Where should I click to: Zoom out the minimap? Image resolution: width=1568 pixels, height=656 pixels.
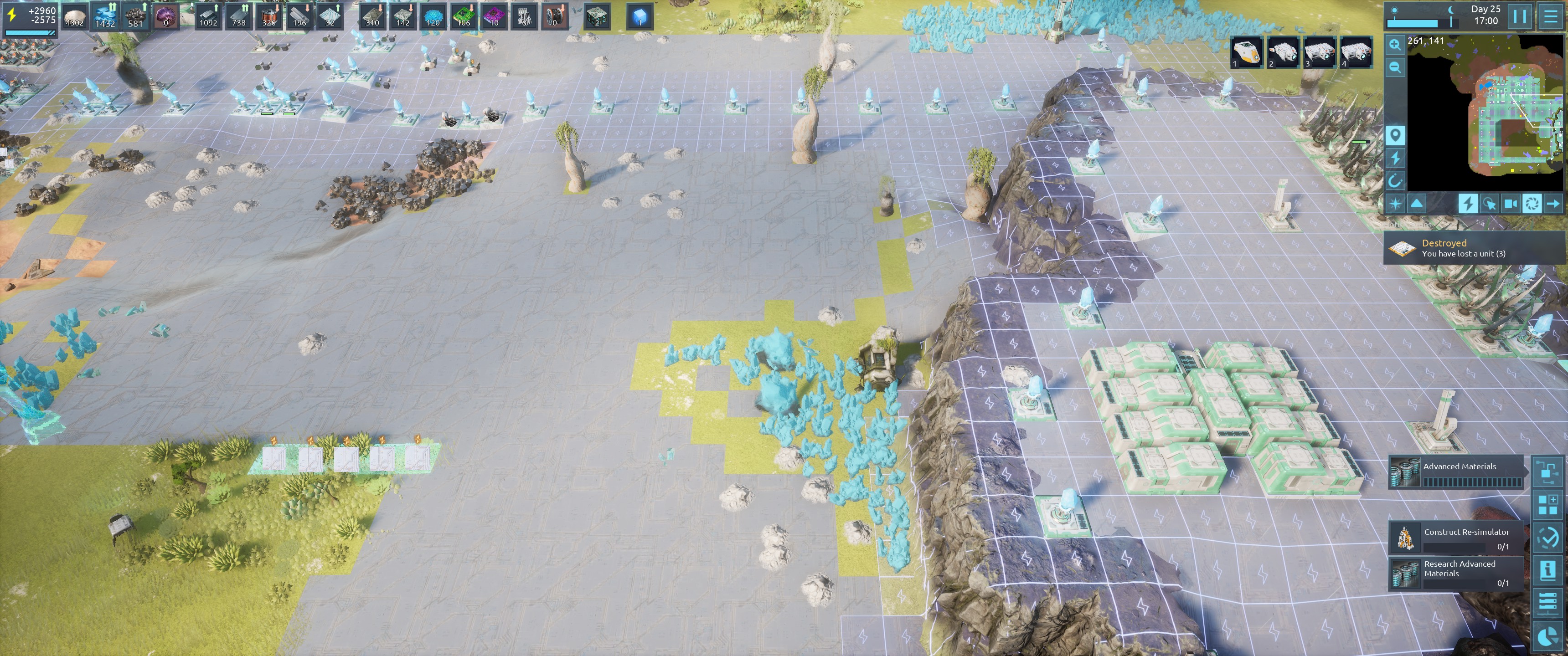point(1394,67)
